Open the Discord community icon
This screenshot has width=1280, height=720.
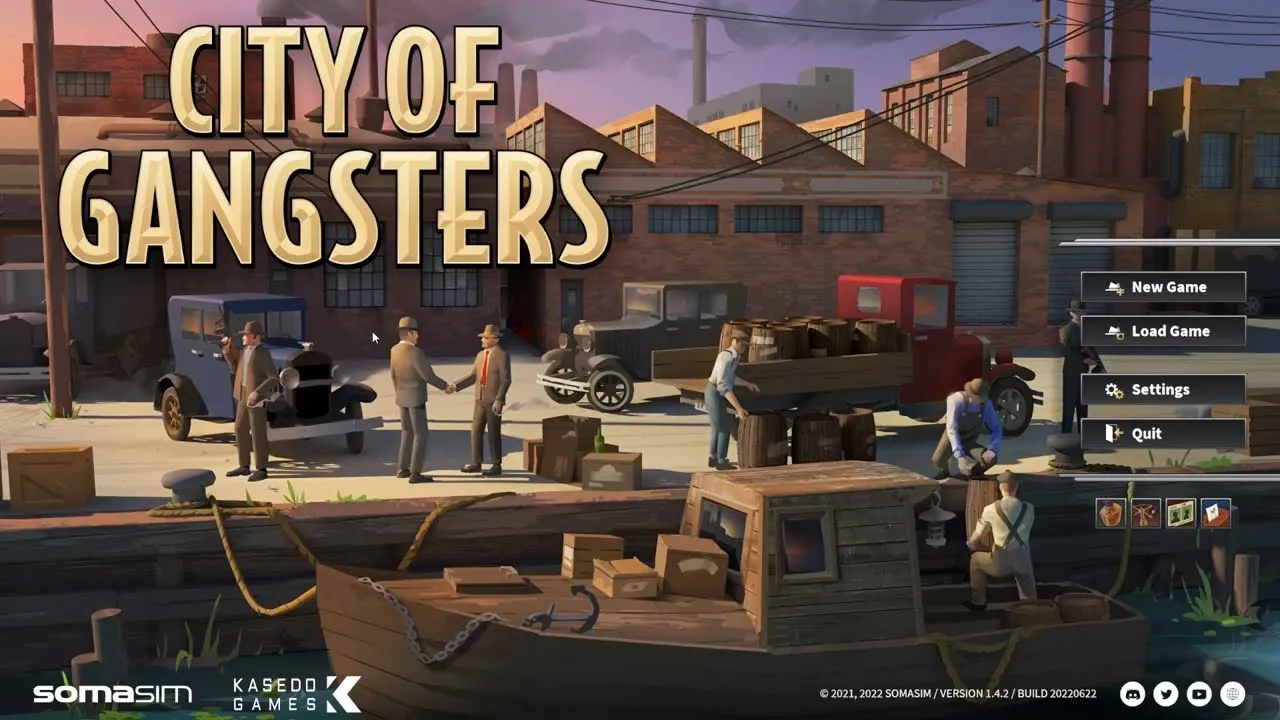[1133, 693]
